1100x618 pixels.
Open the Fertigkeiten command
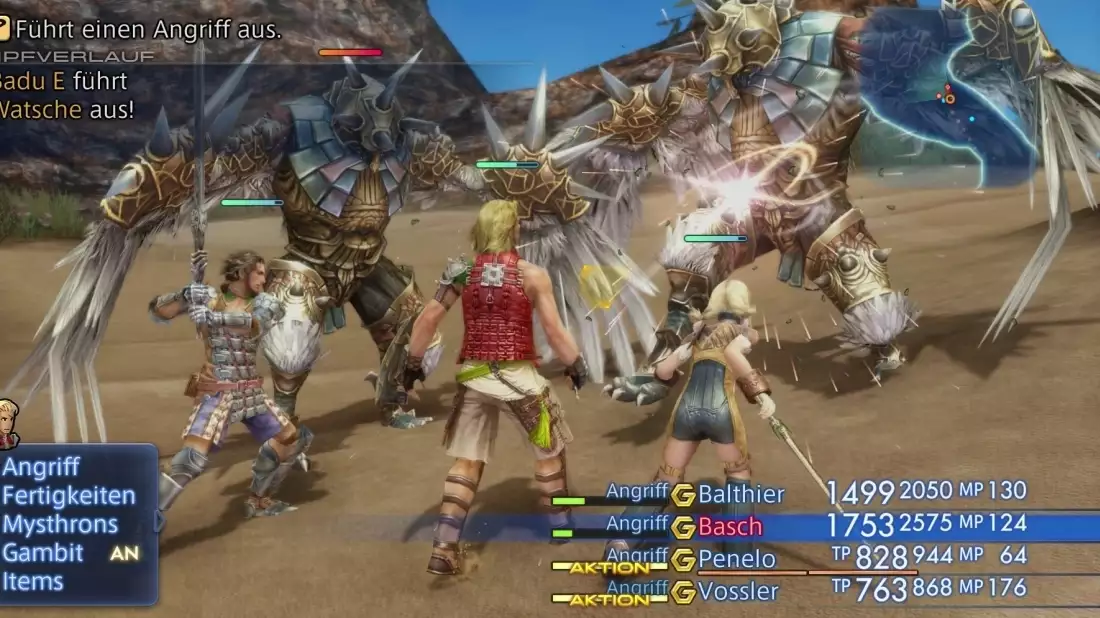(68, 496)
